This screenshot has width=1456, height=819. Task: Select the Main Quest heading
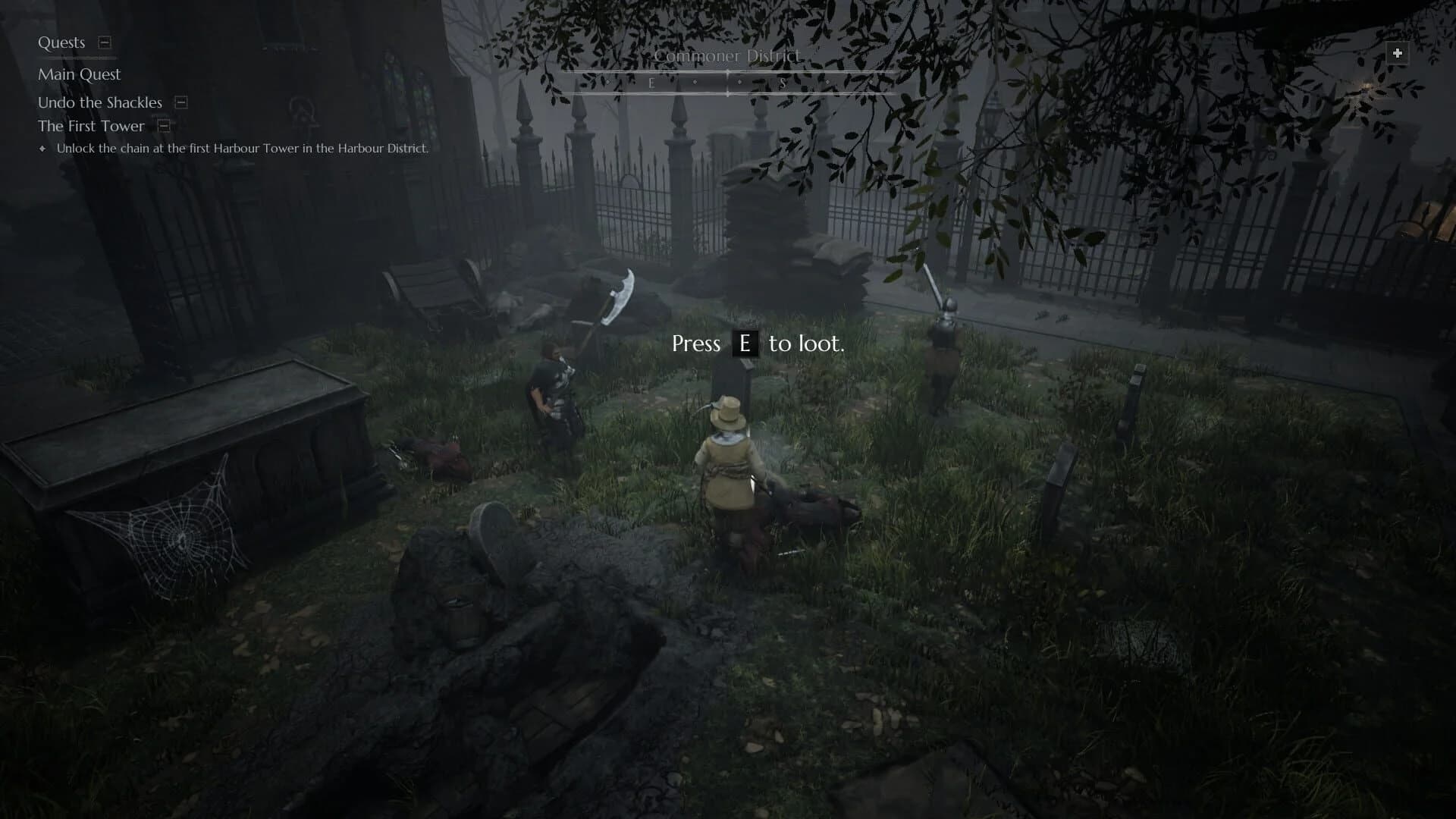80,74
